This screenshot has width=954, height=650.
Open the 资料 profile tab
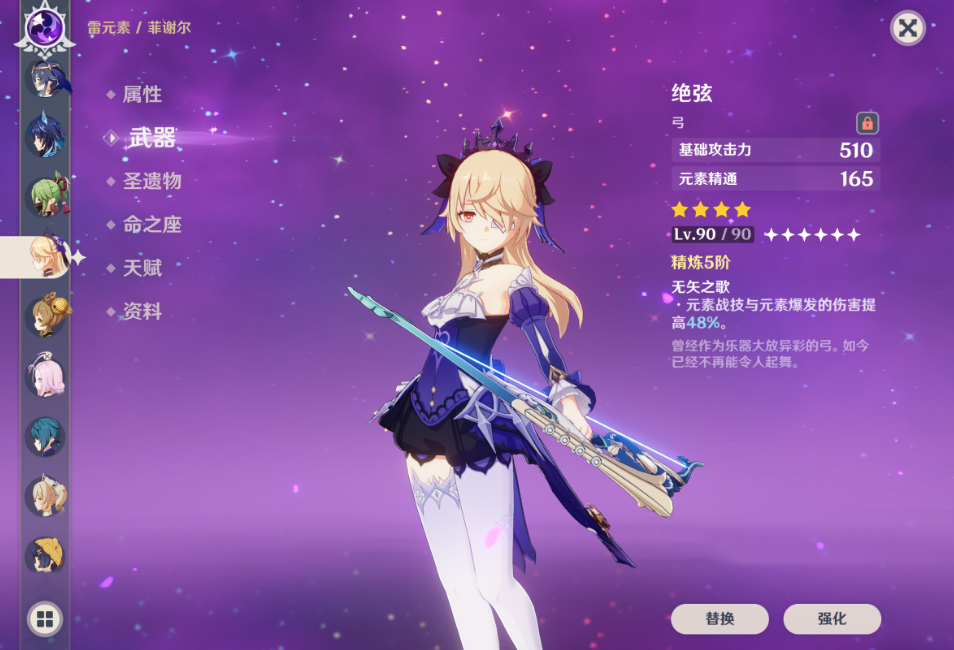tap(142, 312)
